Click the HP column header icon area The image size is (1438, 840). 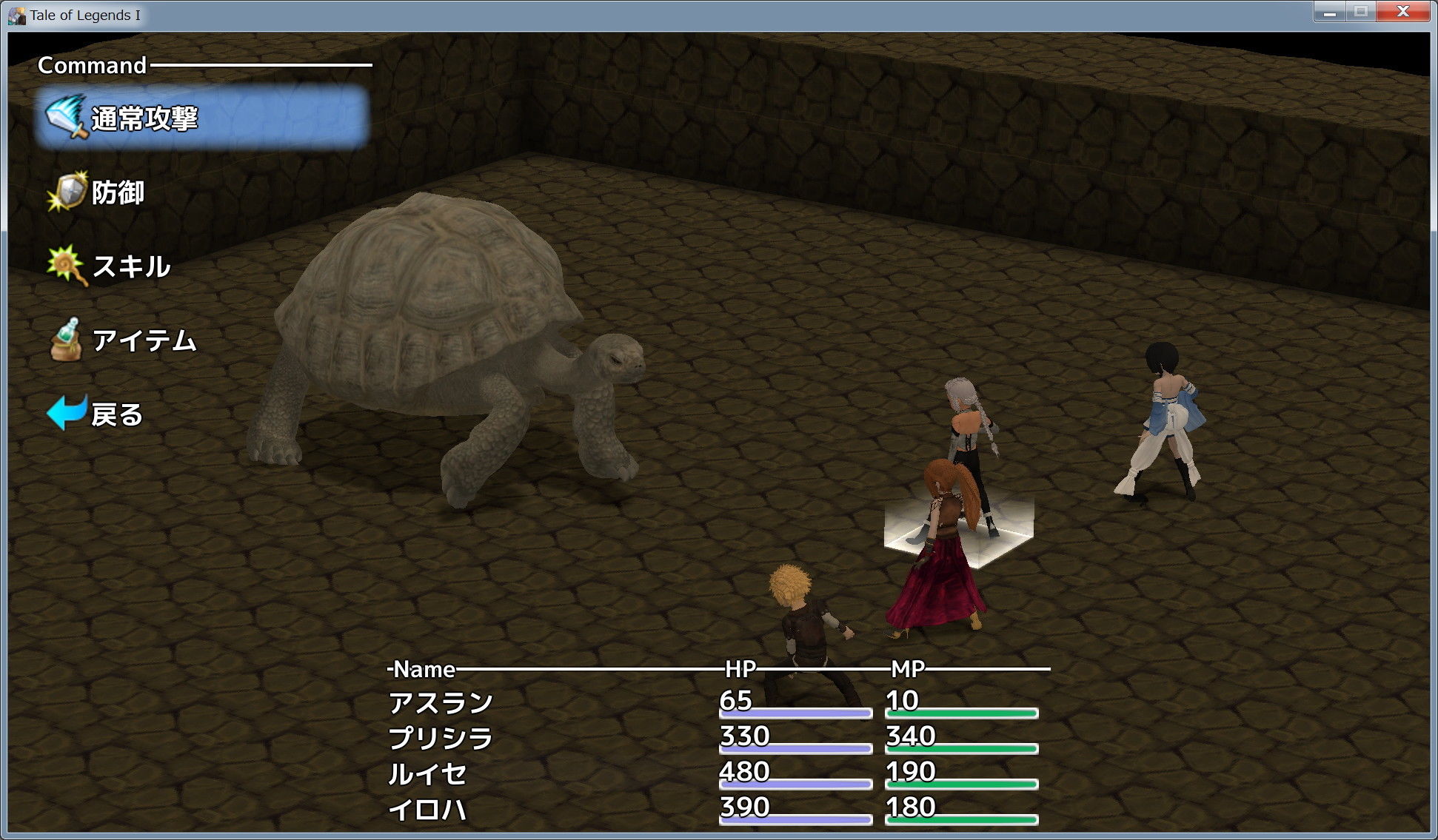tap(741, 670)
